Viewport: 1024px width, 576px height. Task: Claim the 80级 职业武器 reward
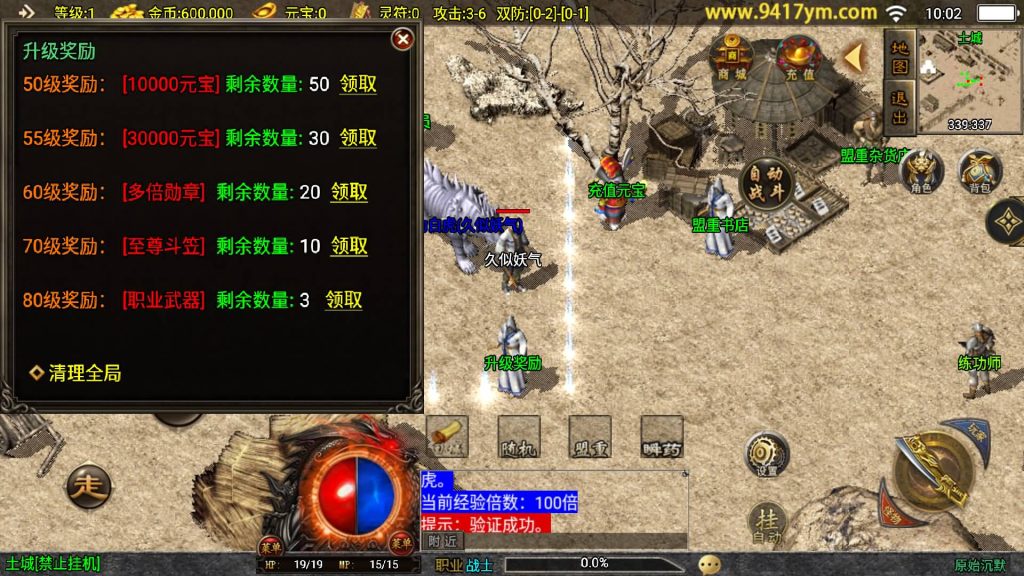coord(343,300)
